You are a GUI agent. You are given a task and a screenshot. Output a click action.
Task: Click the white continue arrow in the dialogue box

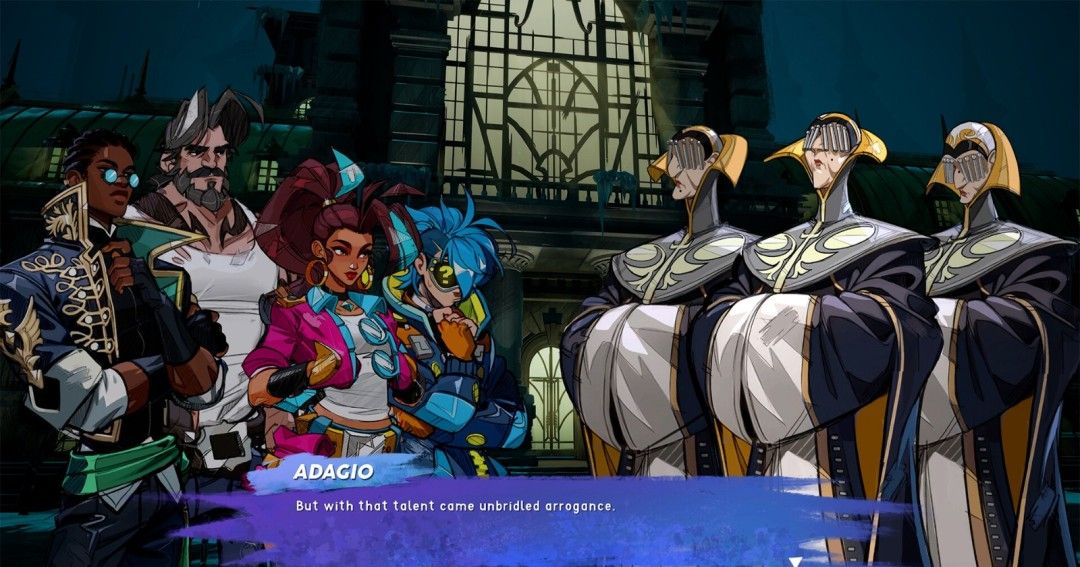794,561
